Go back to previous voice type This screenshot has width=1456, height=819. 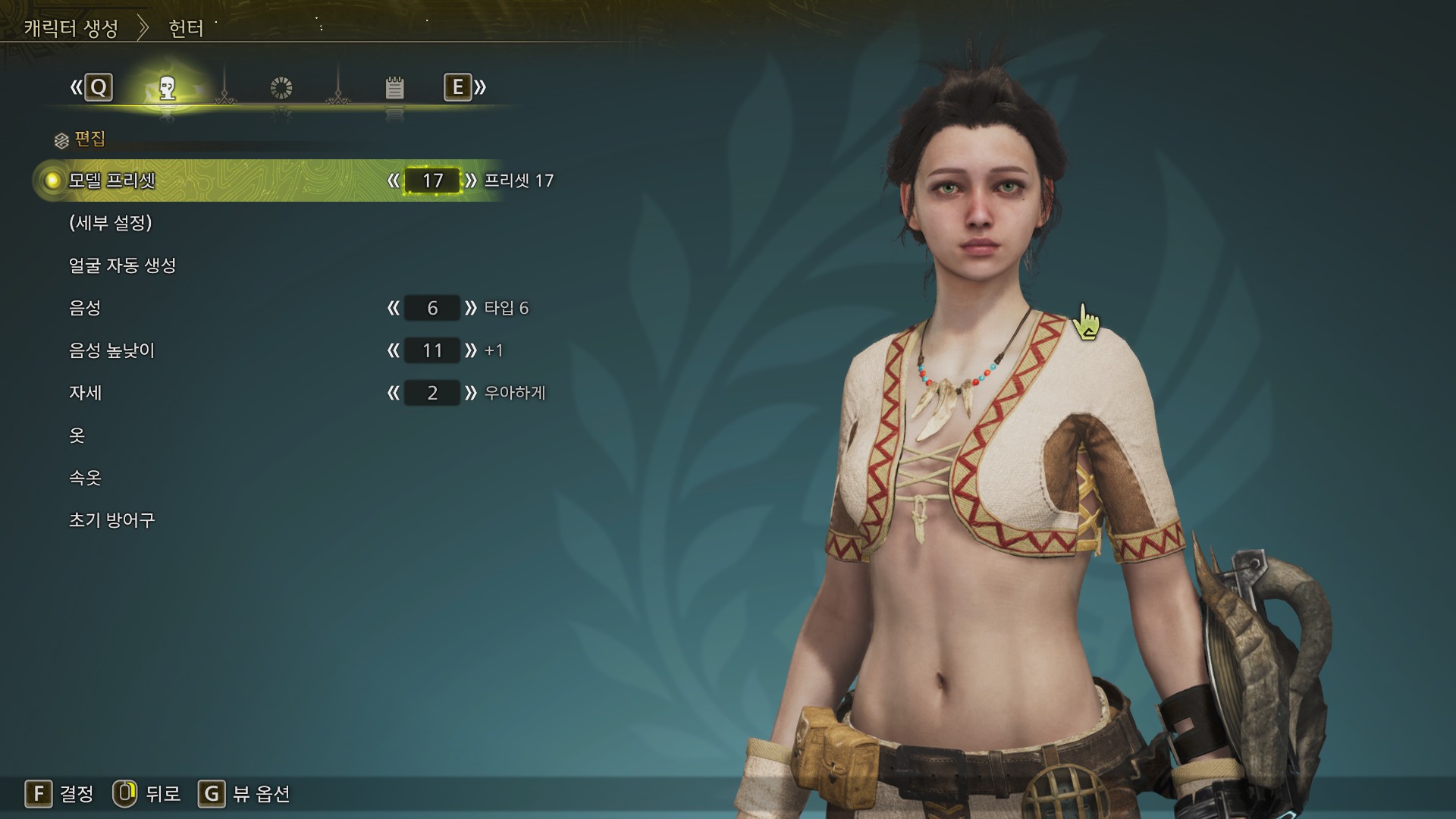pyautogui.click(x=393, y=308)
